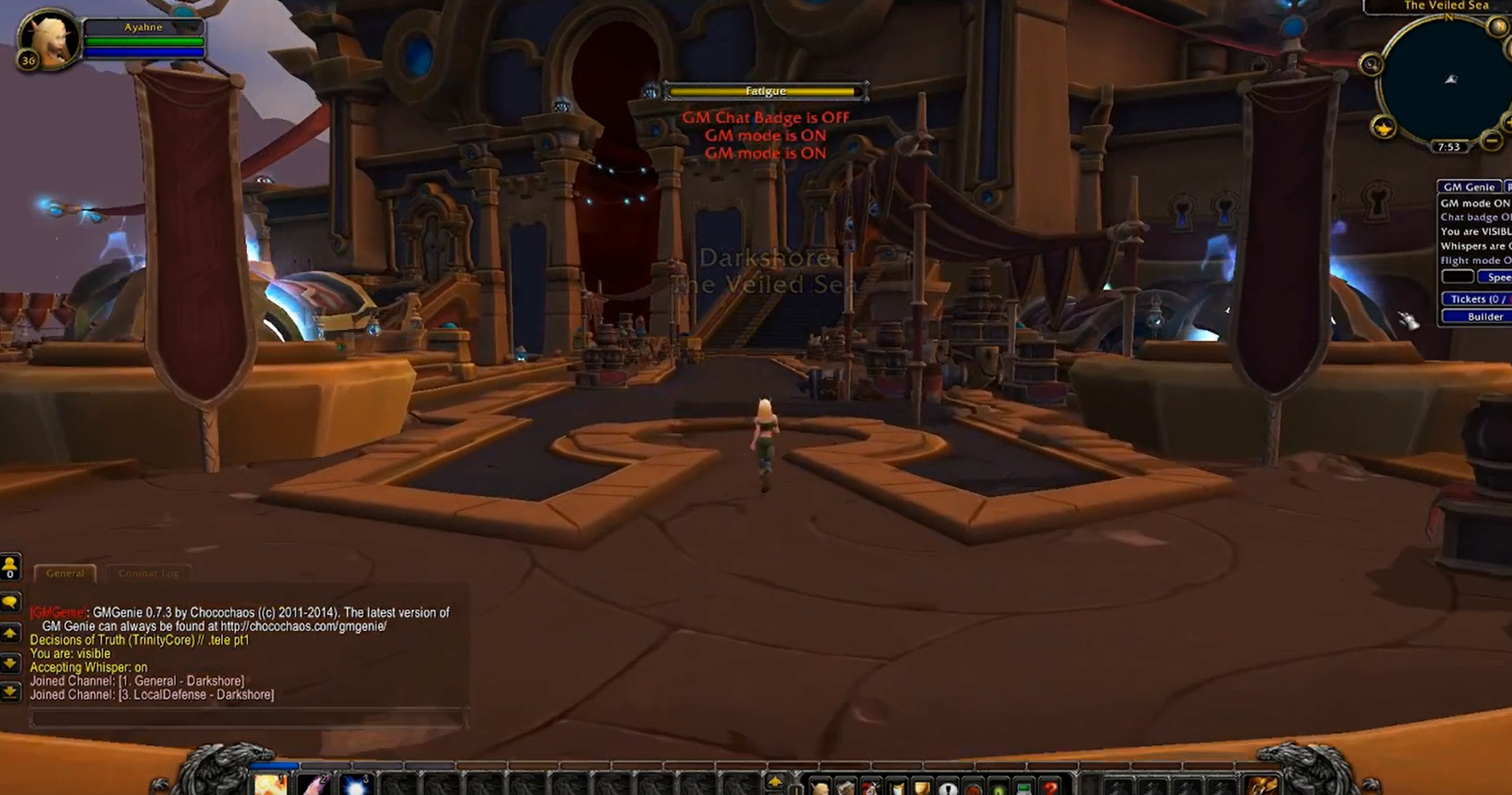Click the minimap tracking magnifier button
This screenshot has width=1512, height=795.
[1371, 64]
